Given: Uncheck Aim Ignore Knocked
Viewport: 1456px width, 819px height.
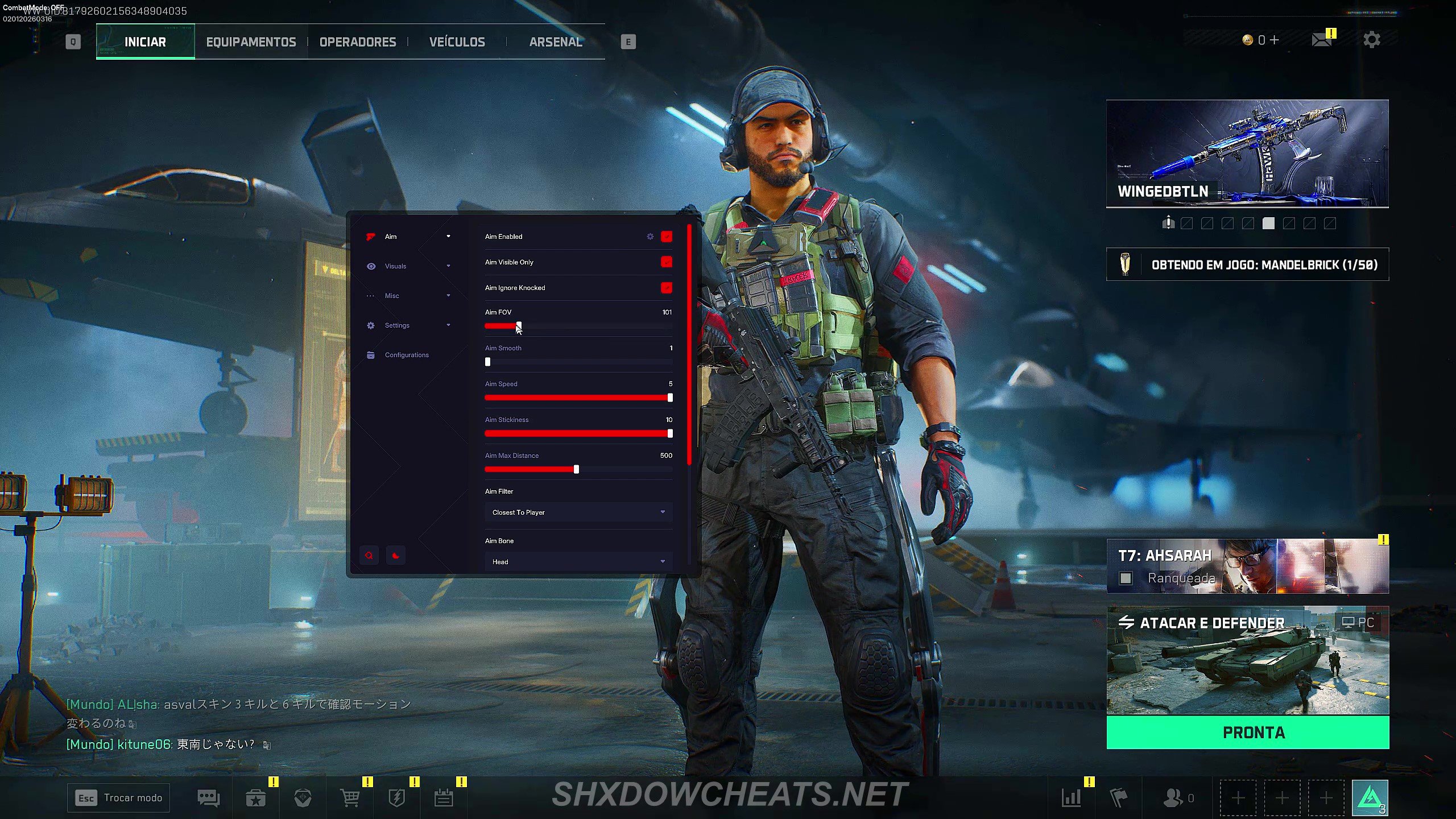Looking at the screenshot, I should click(x=666, y=288).
